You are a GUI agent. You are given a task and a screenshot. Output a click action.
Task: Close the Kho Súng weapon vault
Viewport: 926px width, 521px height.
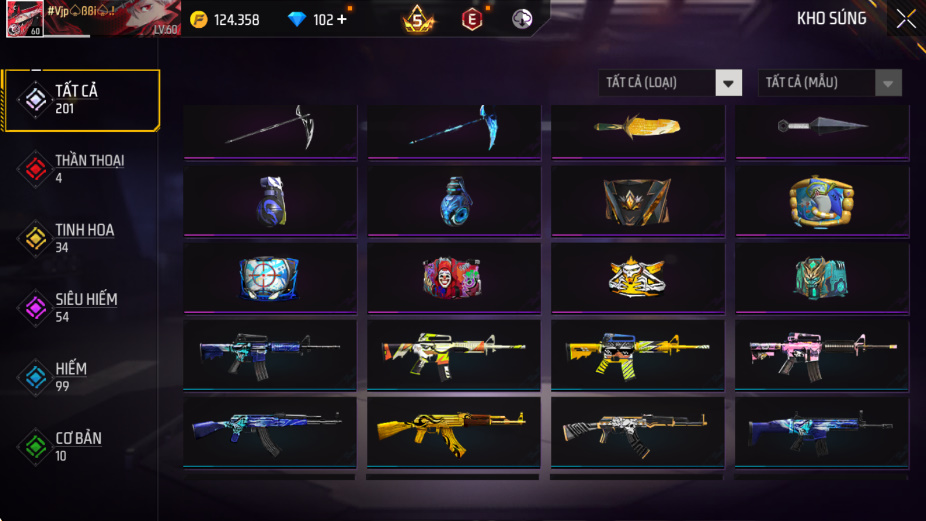[x=905, y=19]
